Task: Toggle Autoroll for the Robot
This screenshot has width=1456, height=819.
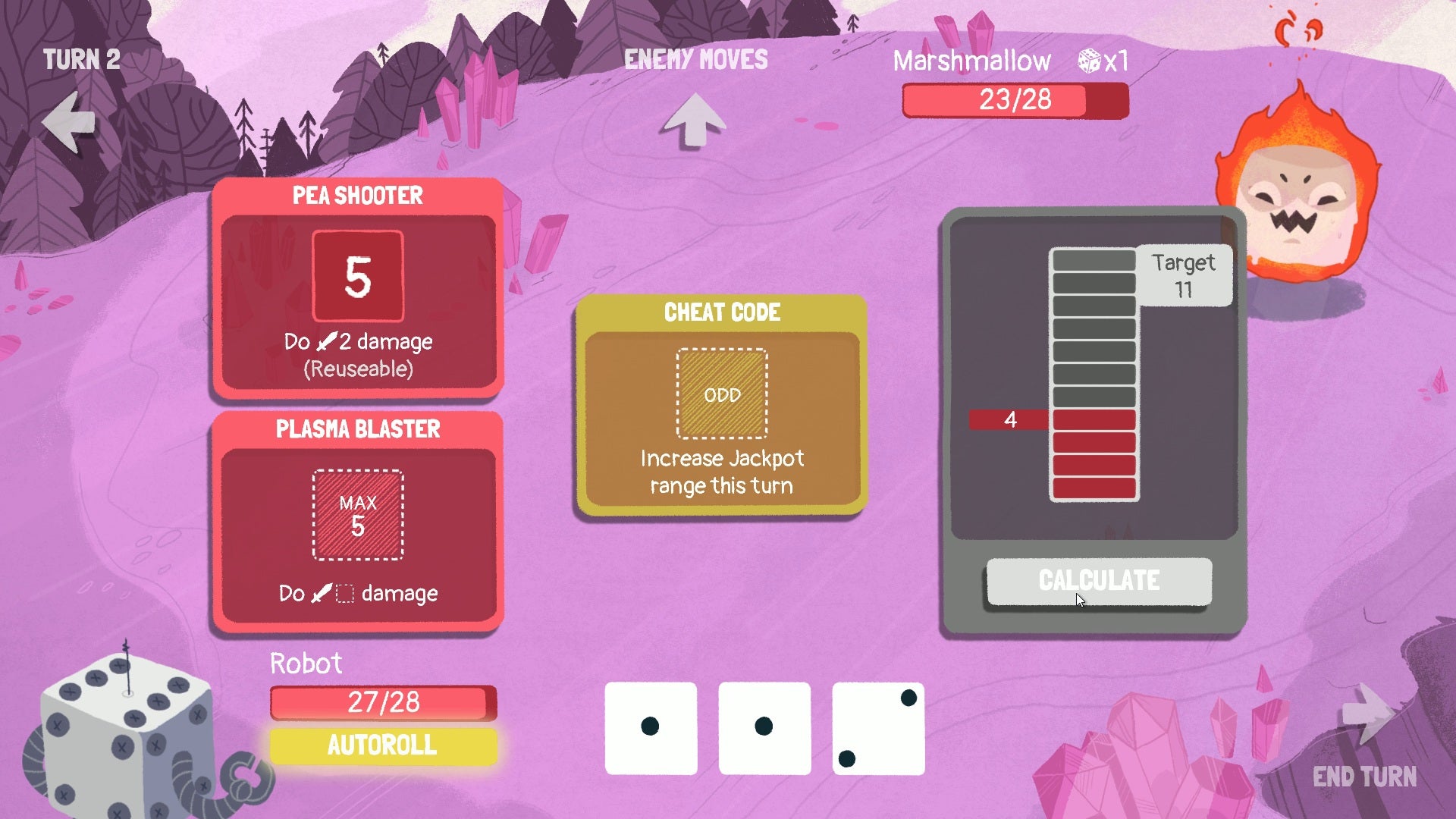Action: pos(383,745)
